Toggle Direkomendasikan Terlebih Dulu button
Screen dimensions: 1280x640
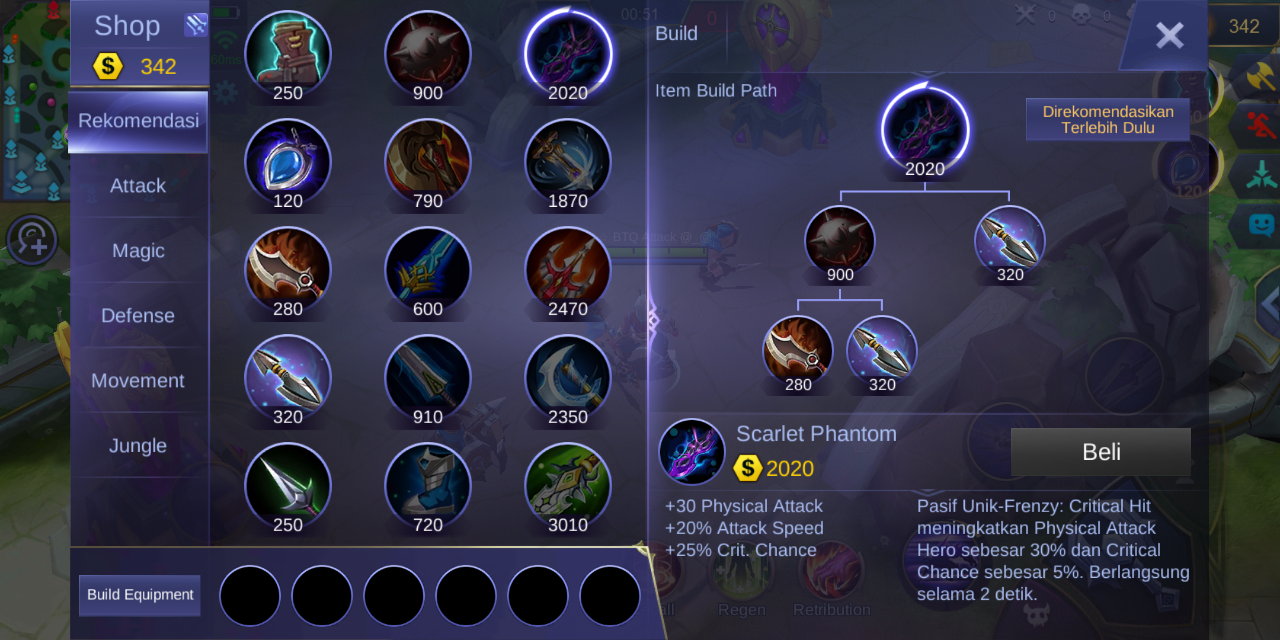[x=1107, y=120]
